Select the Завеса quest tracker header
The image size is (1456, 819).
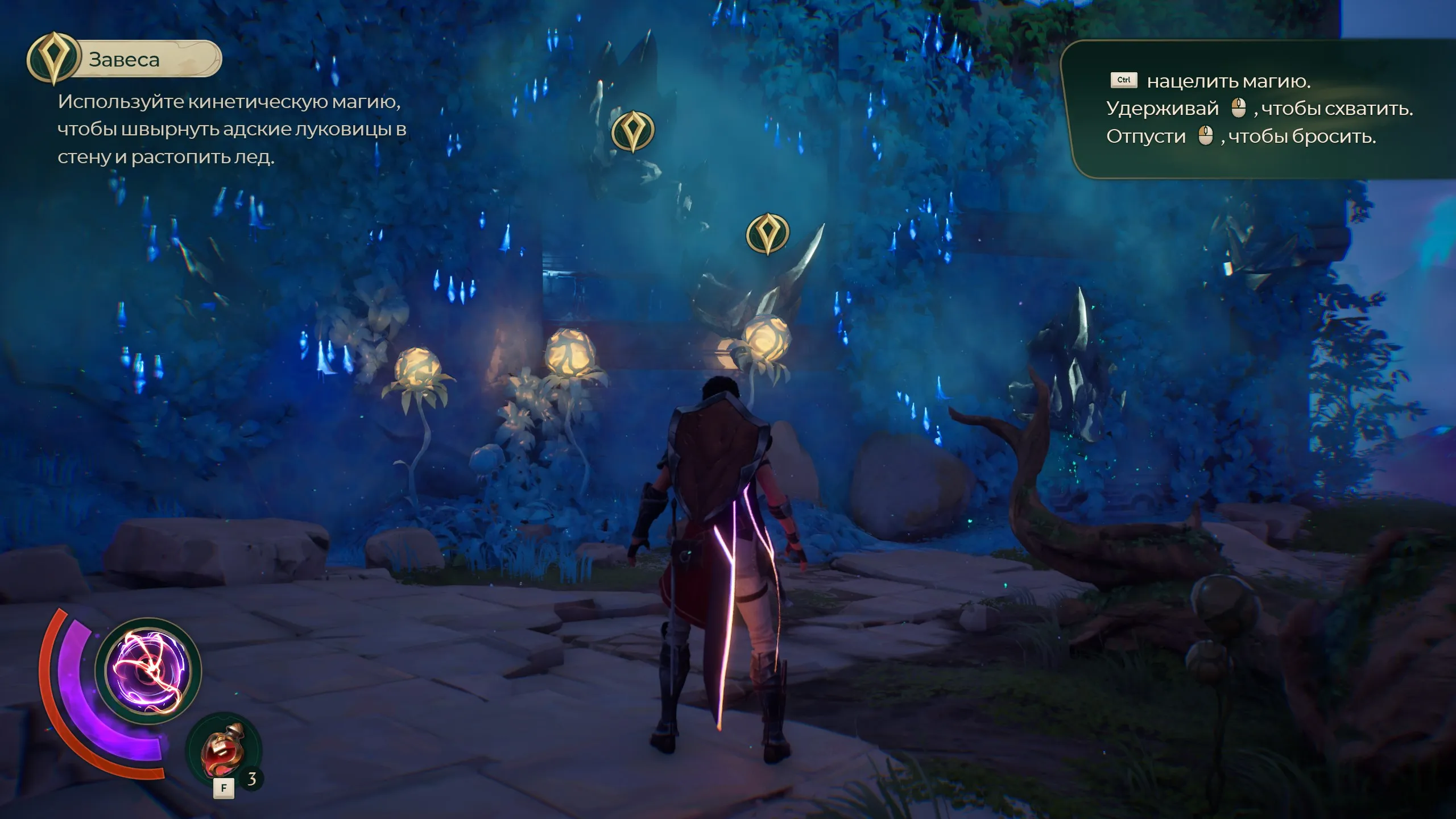125,59
